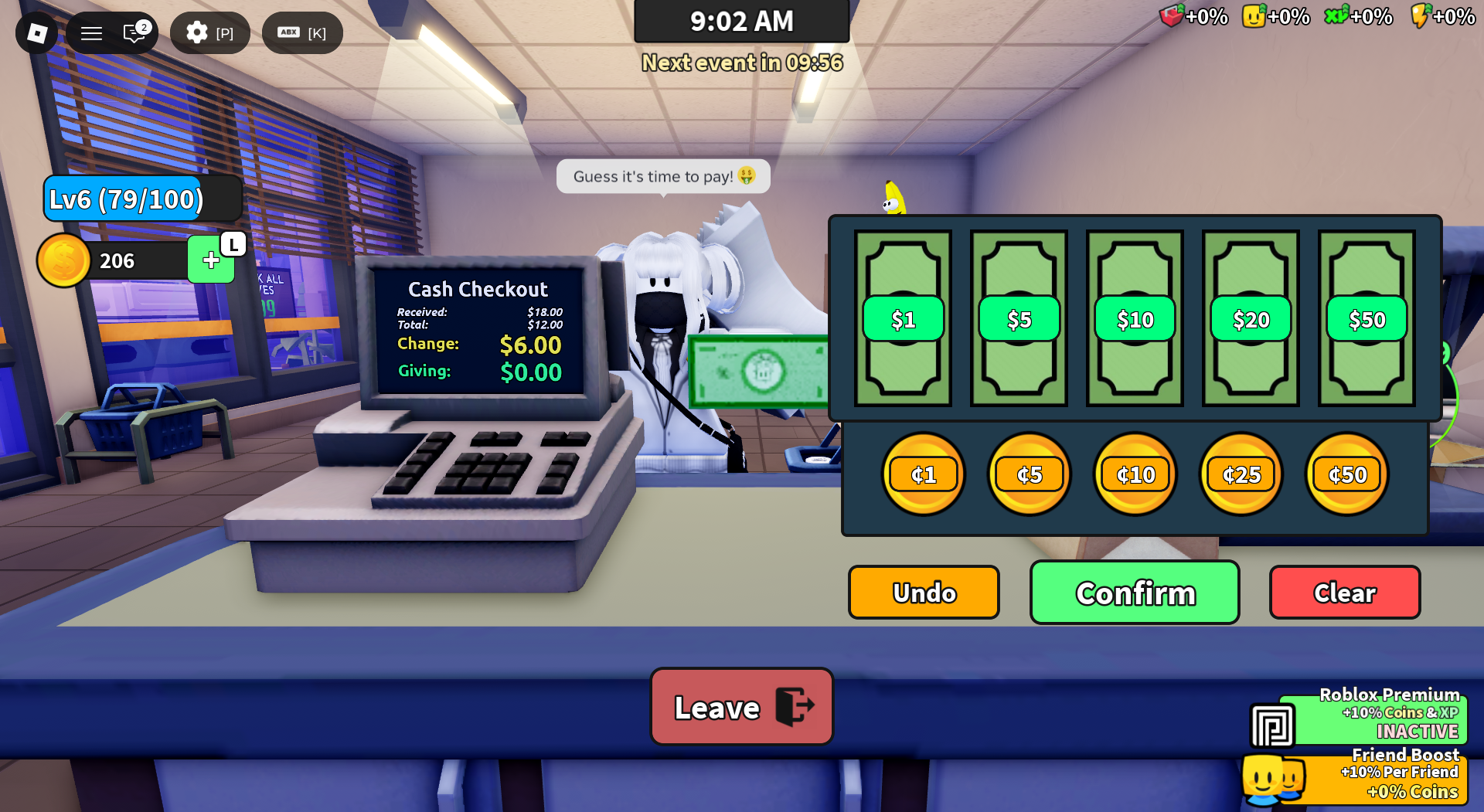Select the $10 bill denomination tab
This screenshot has height=812, width=1484.
[1134, 318]
